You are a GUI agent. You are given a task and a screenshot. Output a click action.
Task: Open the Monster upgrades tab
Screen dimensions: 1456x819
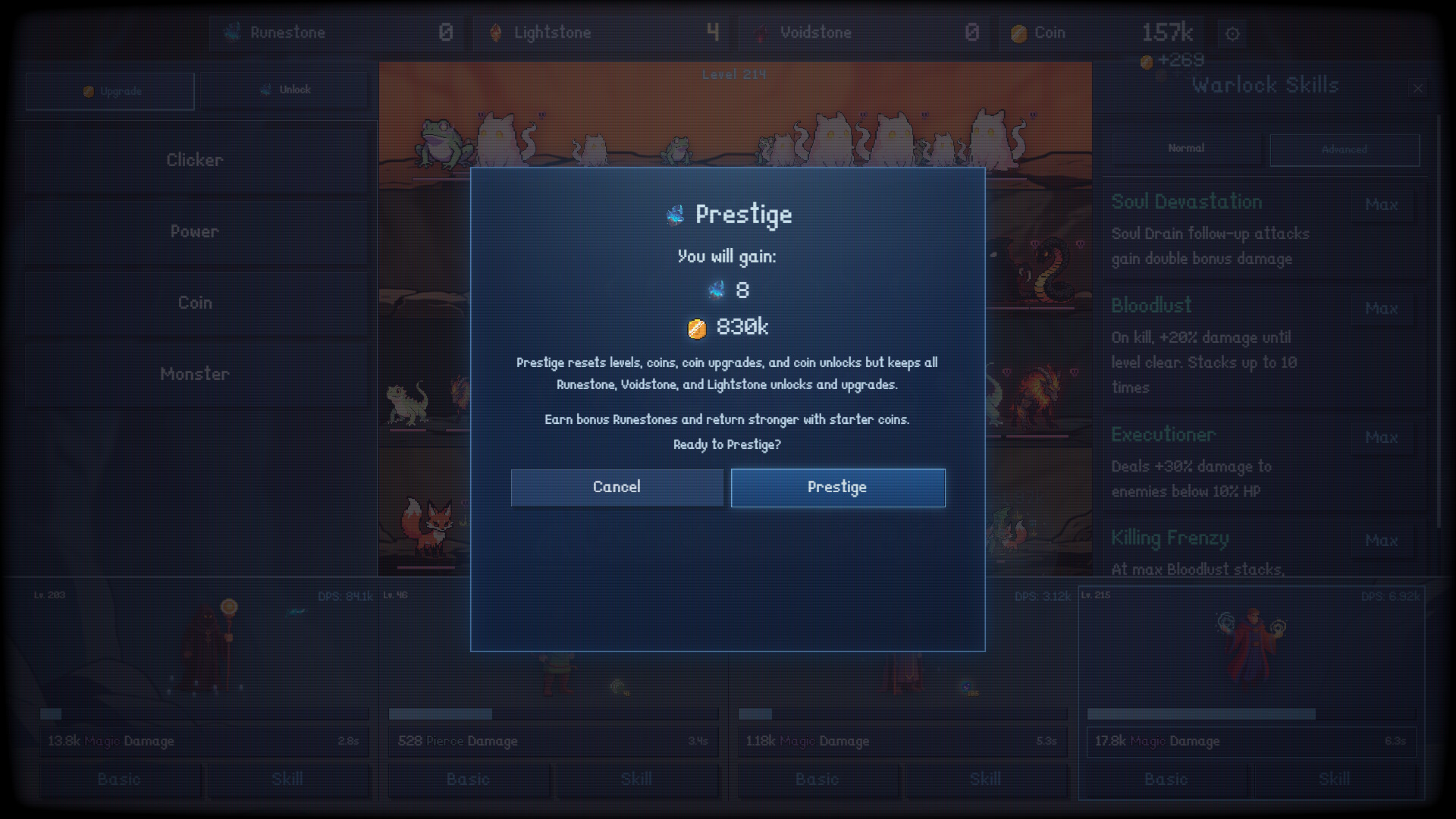(x=195, y=374)
